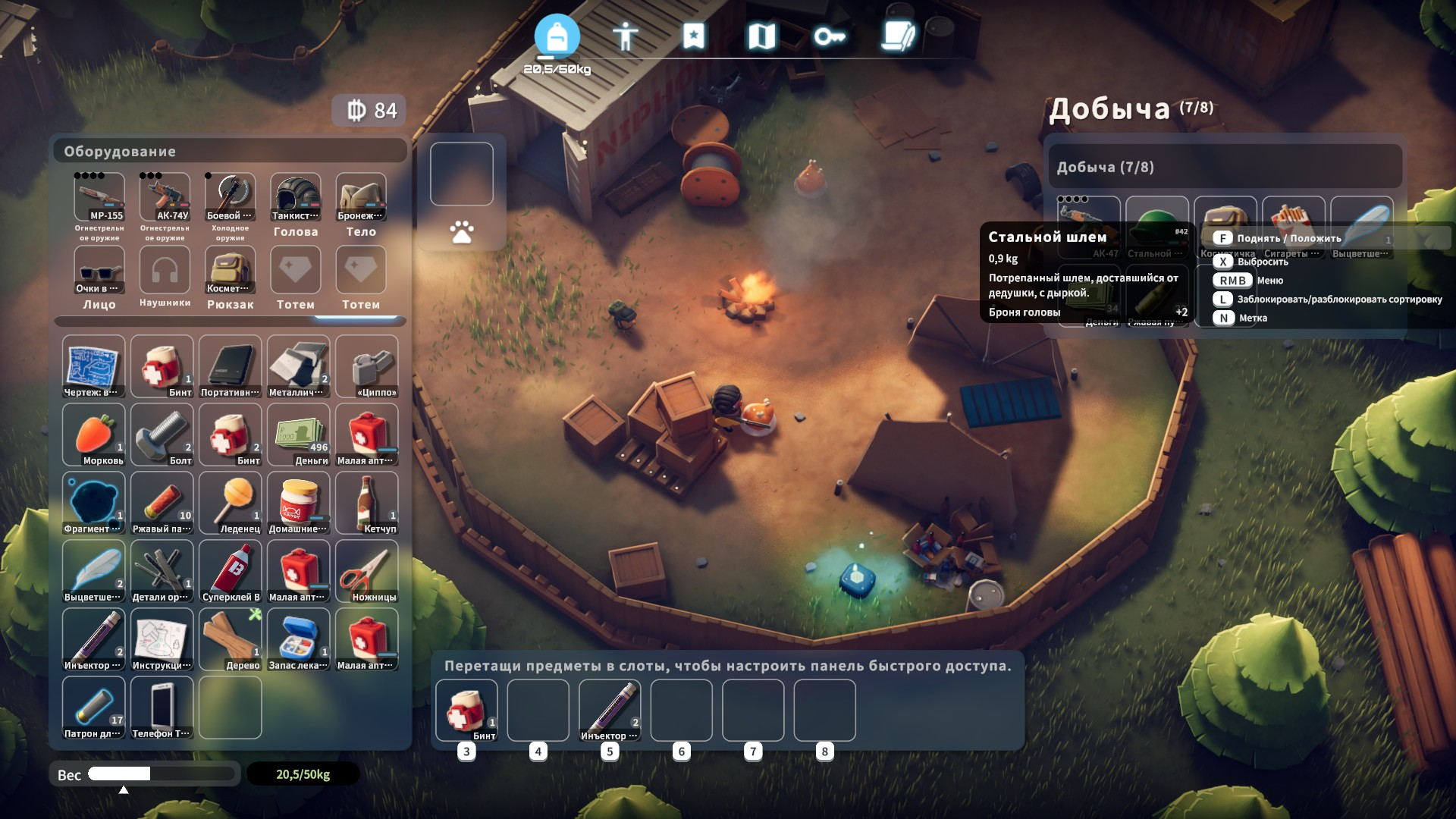Open the bookmark star tab
This screenshot has height=819, width=1456.
tap(693, 36)
